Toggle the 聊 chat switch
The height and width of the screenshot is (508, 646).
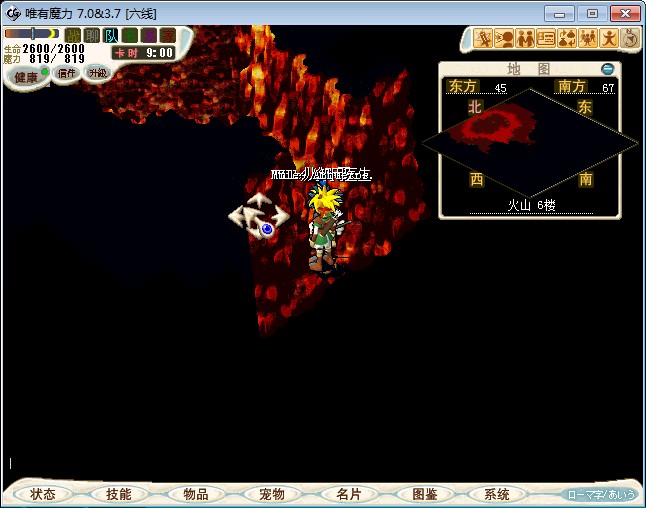92,35
